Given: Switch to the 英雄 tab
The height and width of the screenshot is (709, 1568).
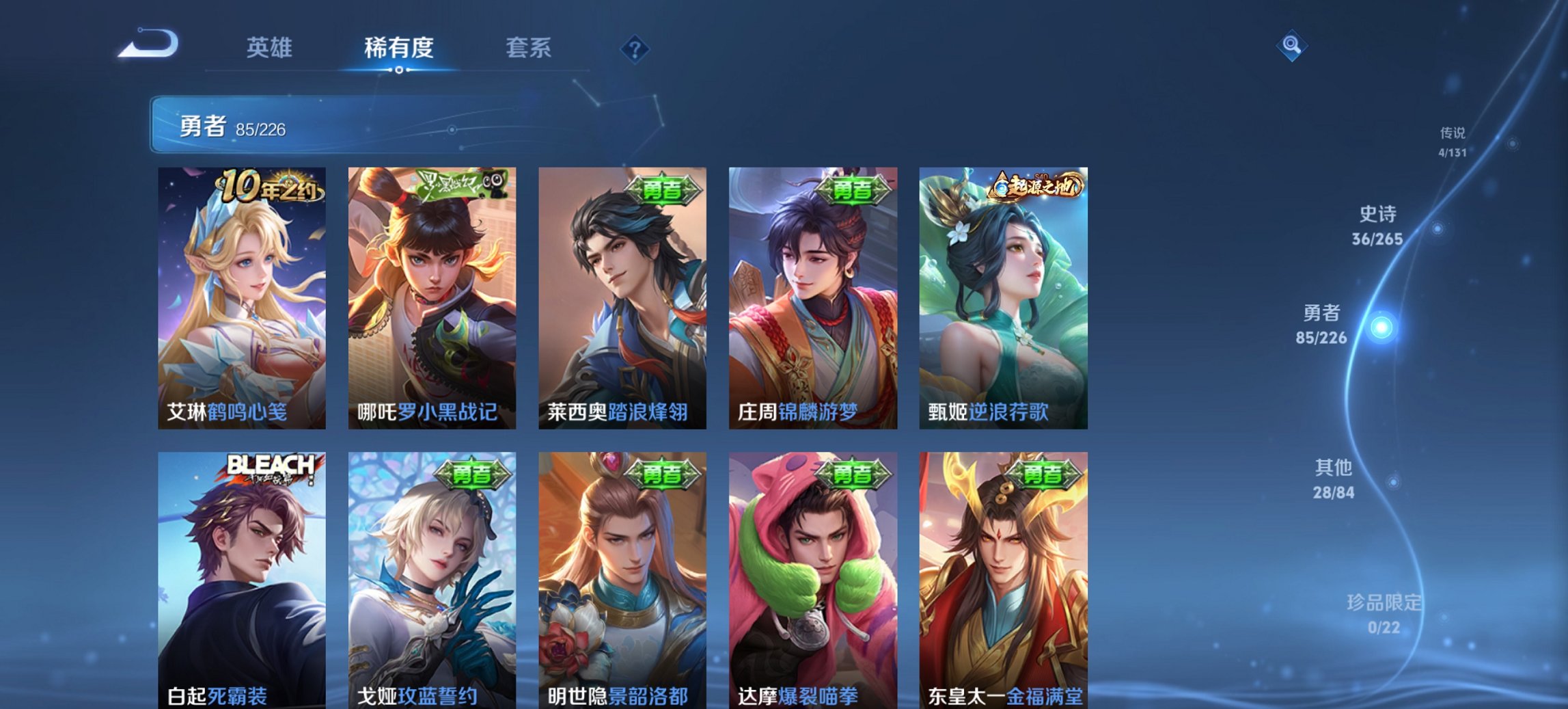Looking at the screenshot, I should point(271,48).
